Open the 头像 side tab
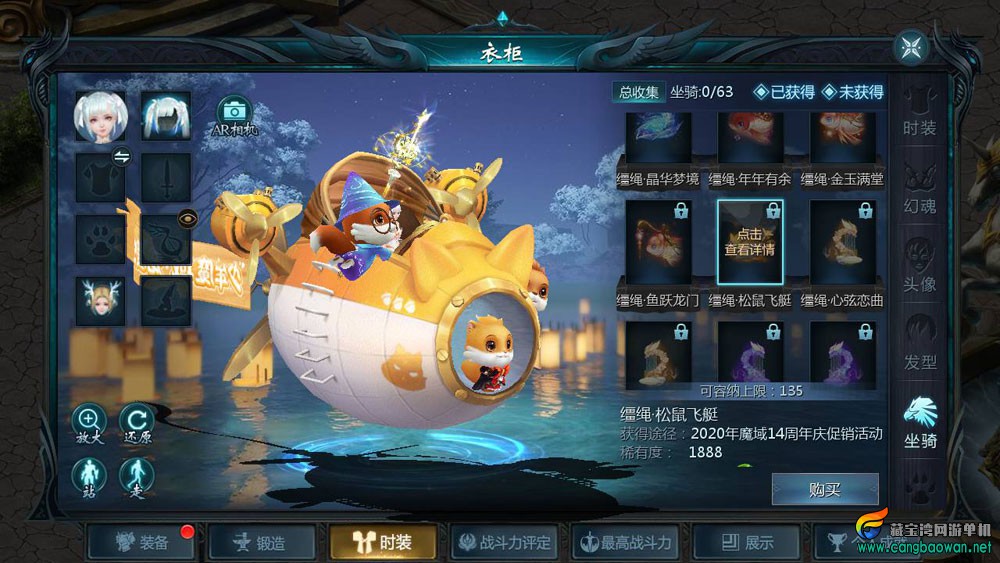Viewport: 1000px width, 563px height. pyautogui.click(x=919, y=267)
